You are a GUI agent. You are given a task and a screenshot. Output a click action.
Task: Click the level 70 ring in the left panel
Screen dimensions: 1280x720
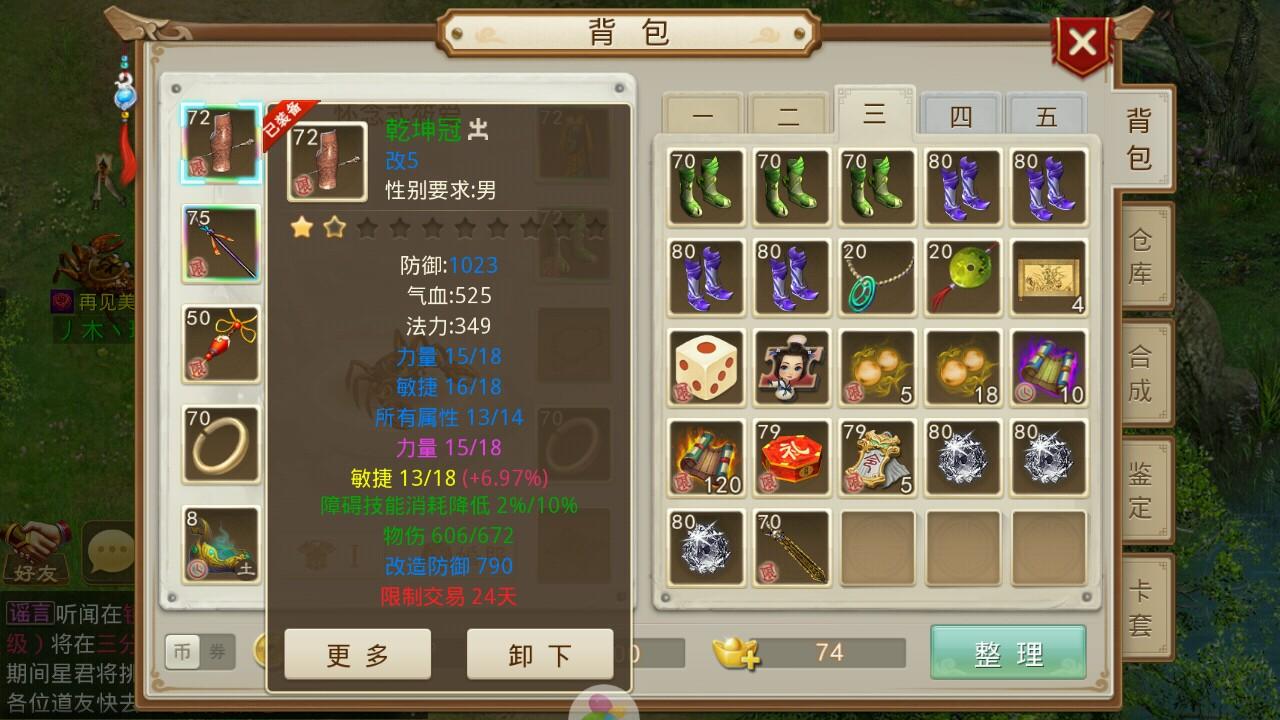point(220,443)
